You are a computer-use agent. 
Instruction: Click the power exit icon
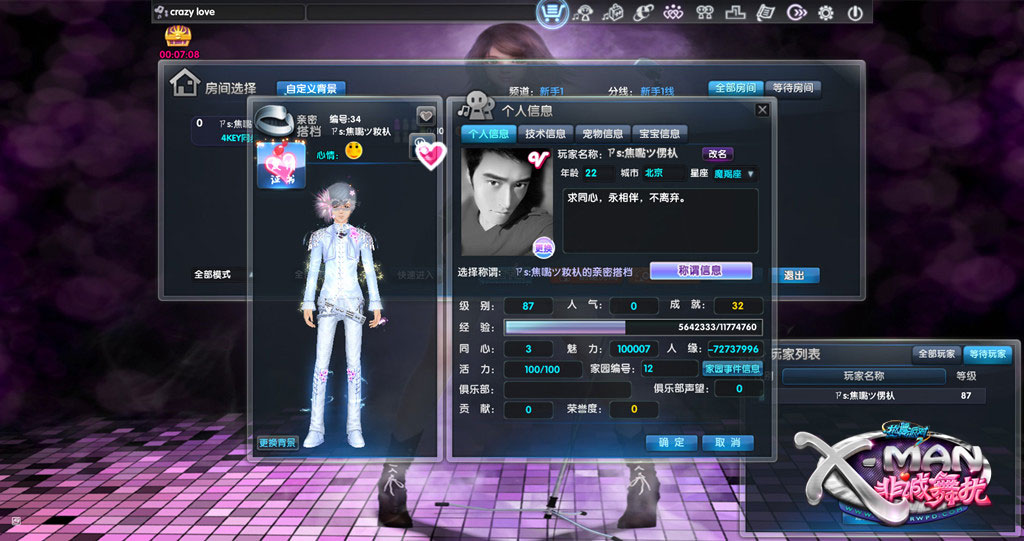click(x=855, y=13)
